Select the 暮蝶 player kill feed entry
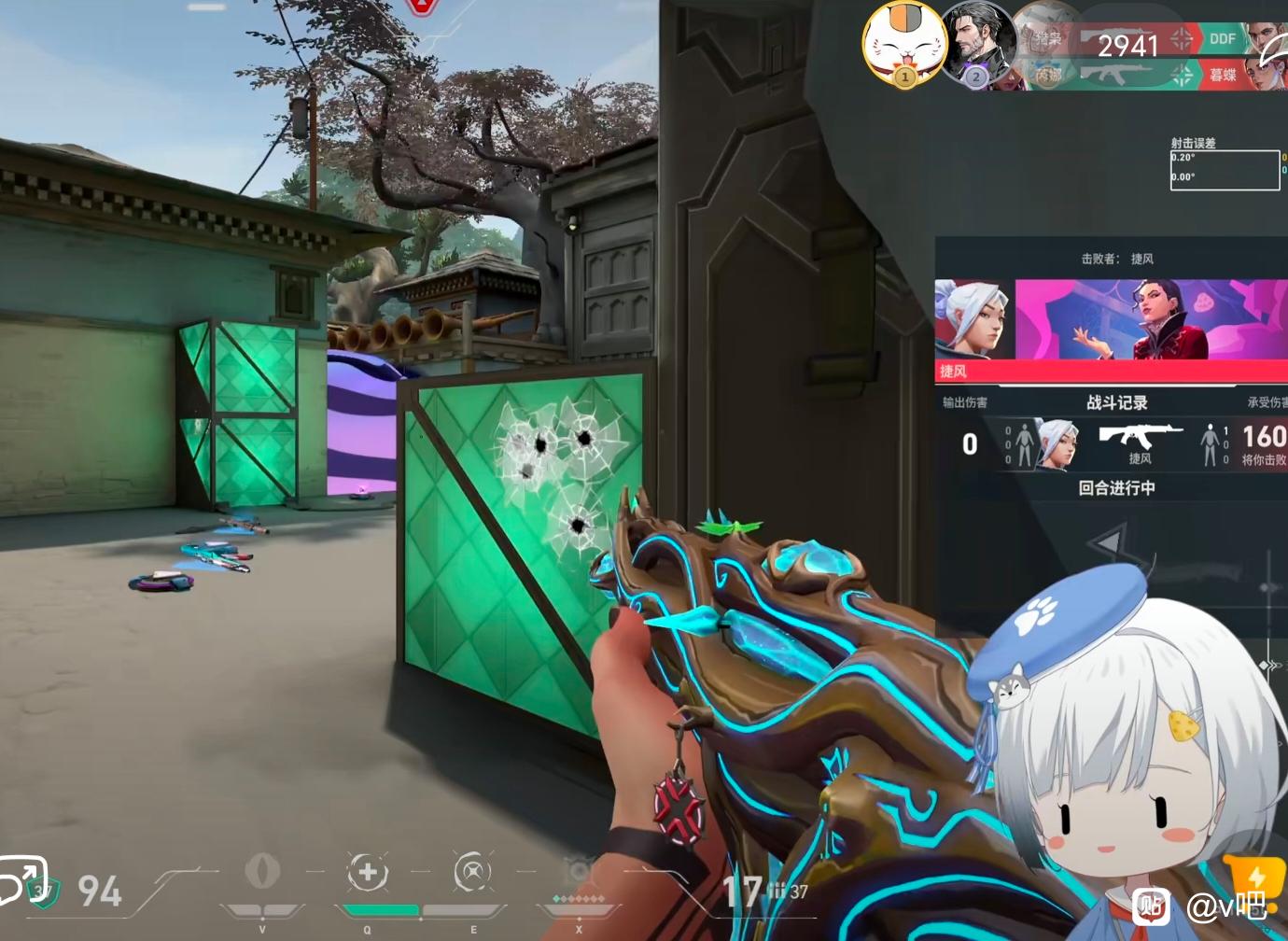Viewport: 1288px width, 941px height. point(1222,75)
